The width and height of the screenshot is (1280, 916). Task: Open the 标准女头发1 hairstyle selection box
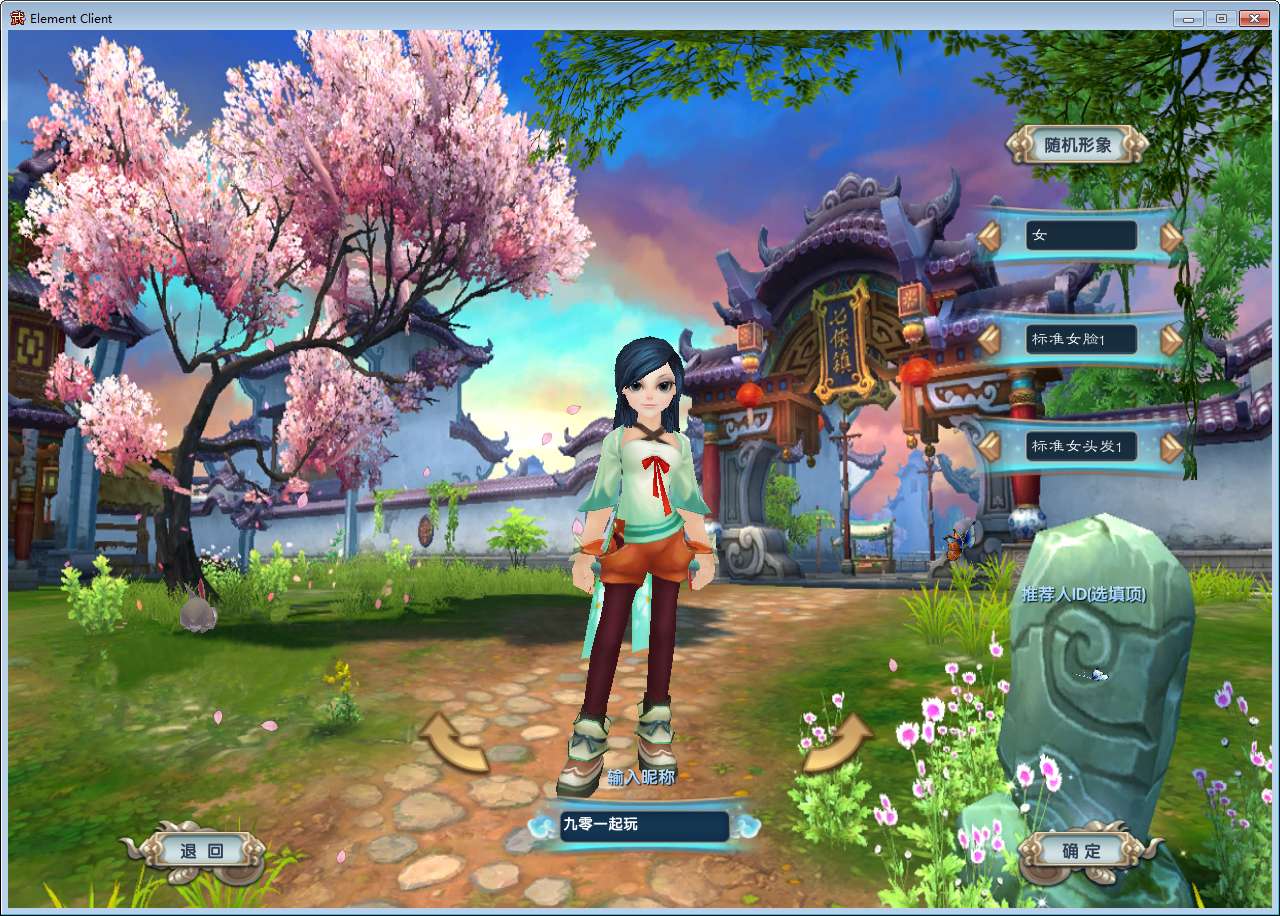[1082, 446]
